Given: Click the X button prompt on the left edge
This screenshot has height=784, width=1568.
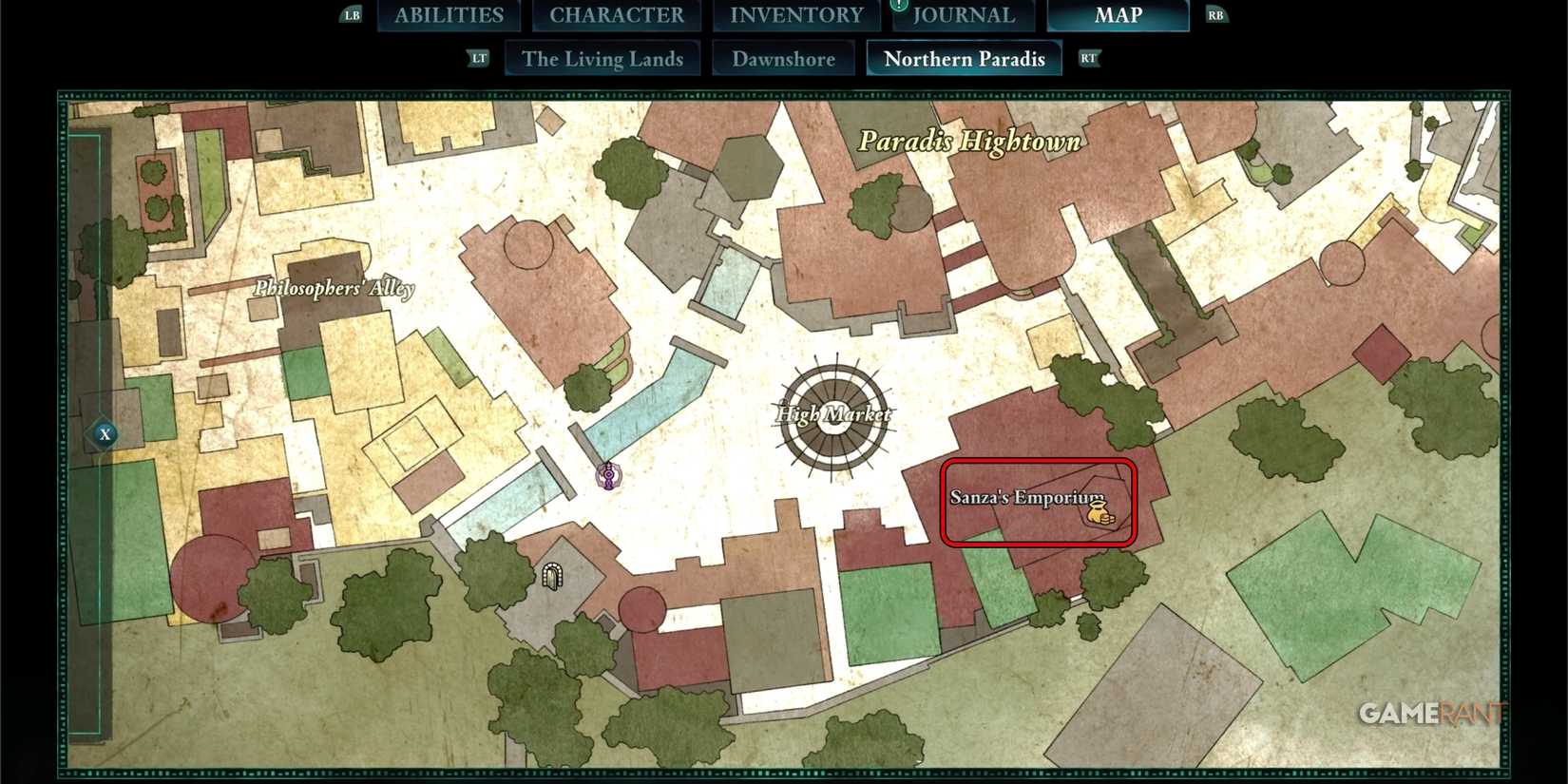Looking at the screenshot, I should pos(105,433).
